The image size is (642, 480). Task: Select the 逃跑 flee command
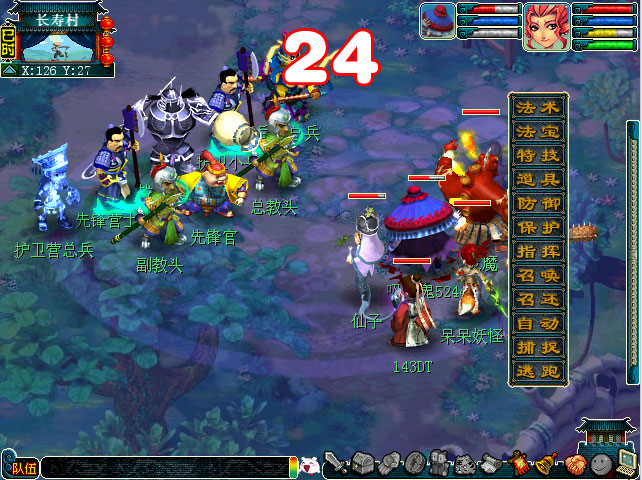tap(539, 371)
